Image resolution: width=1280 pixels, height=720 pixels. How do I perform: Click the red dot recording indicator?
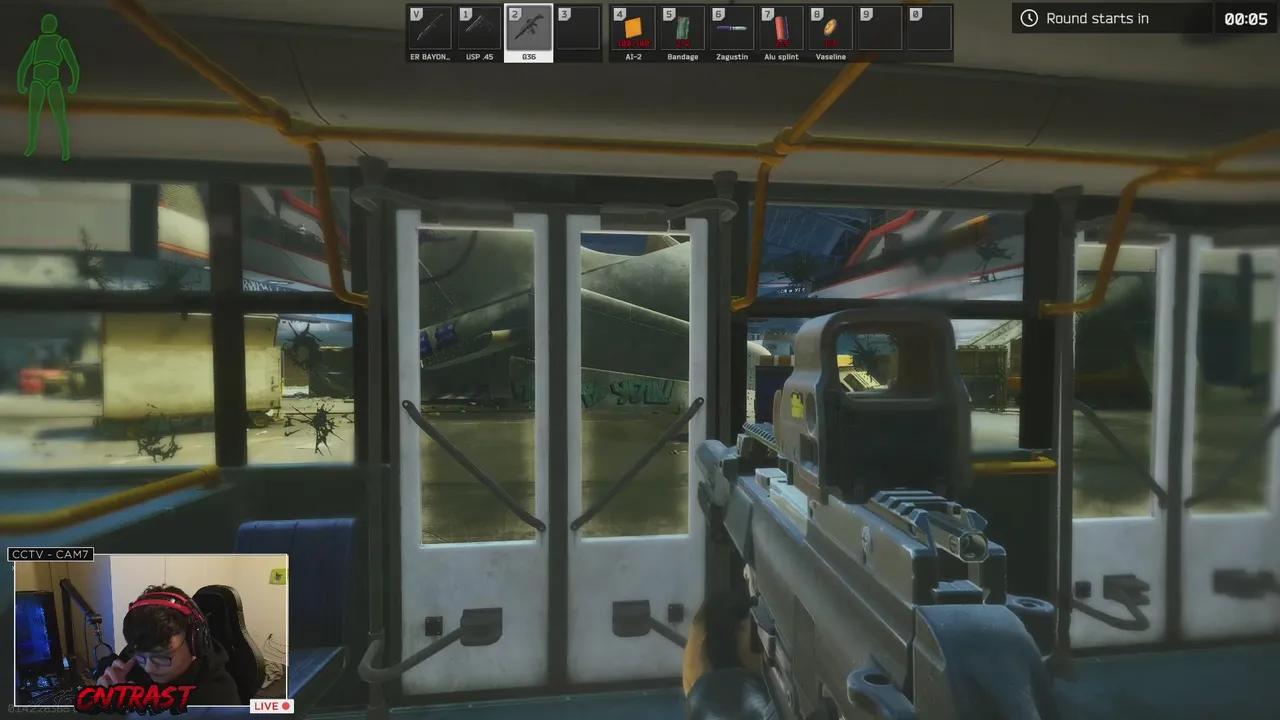coord(285,705)
